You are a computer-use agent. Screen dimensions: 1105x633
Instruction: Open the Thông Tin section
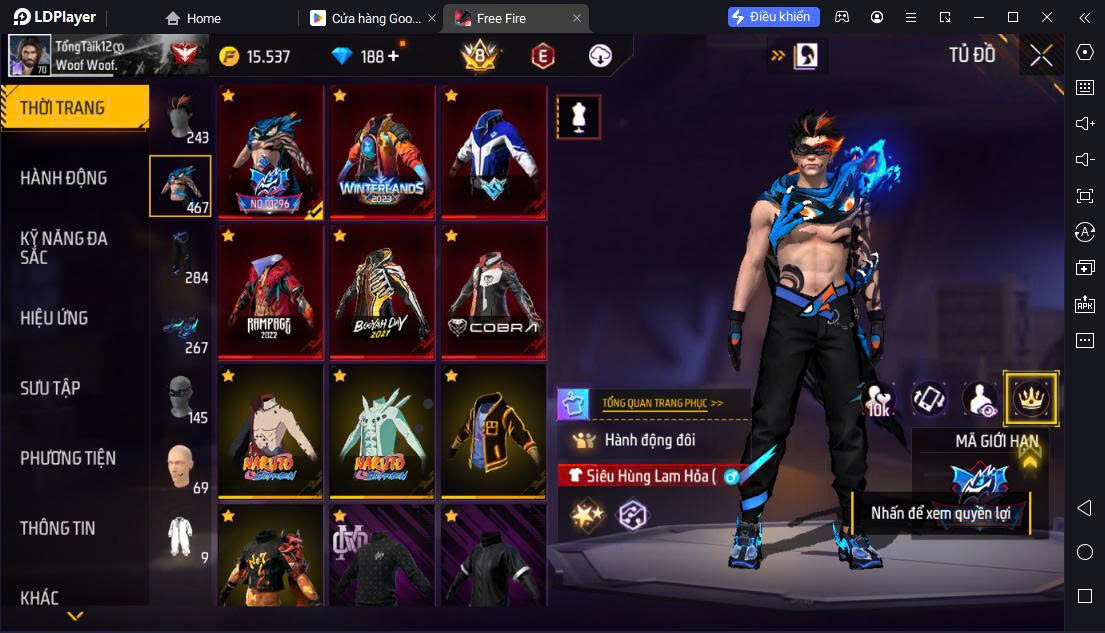[58, 528]
